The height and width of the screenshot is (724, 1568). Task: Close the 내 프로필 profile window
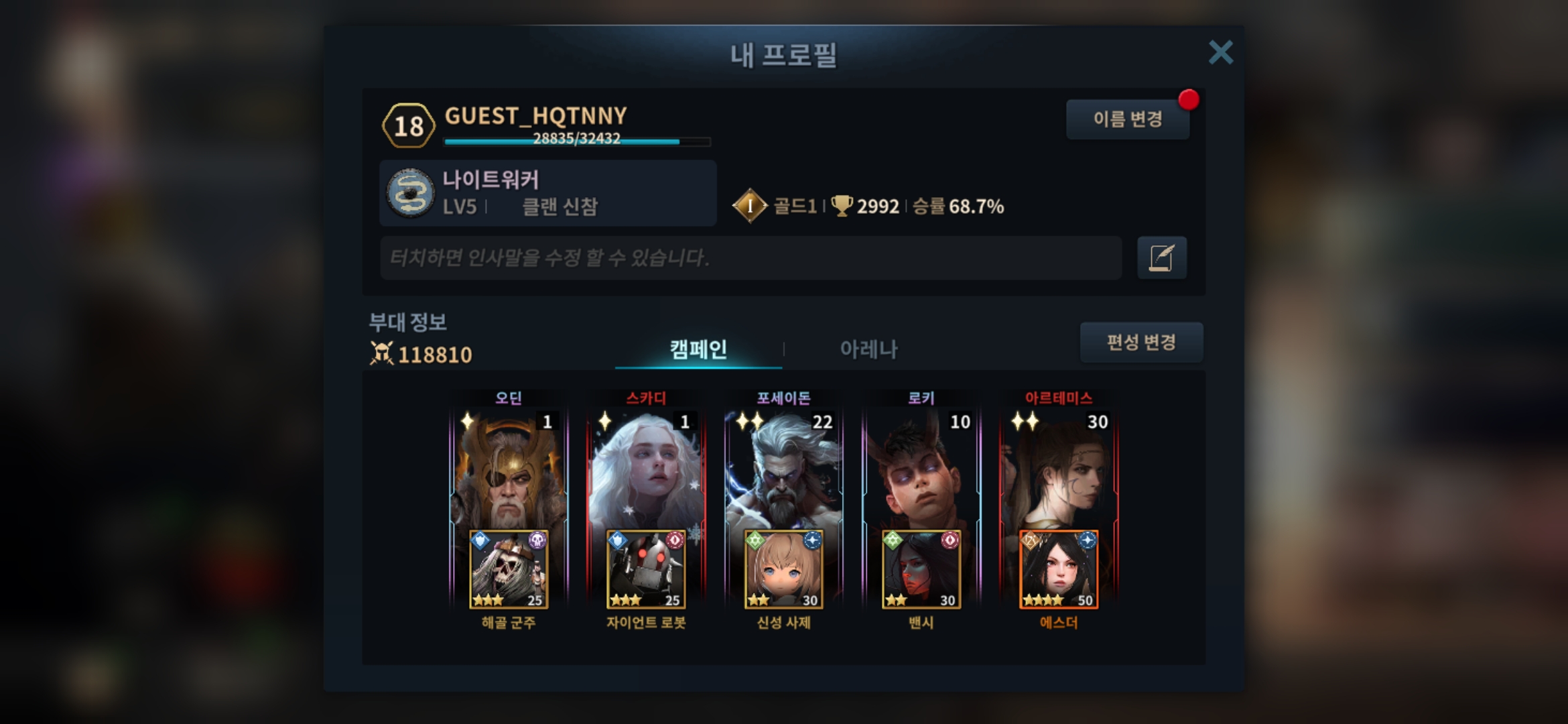click(1220, 52)
